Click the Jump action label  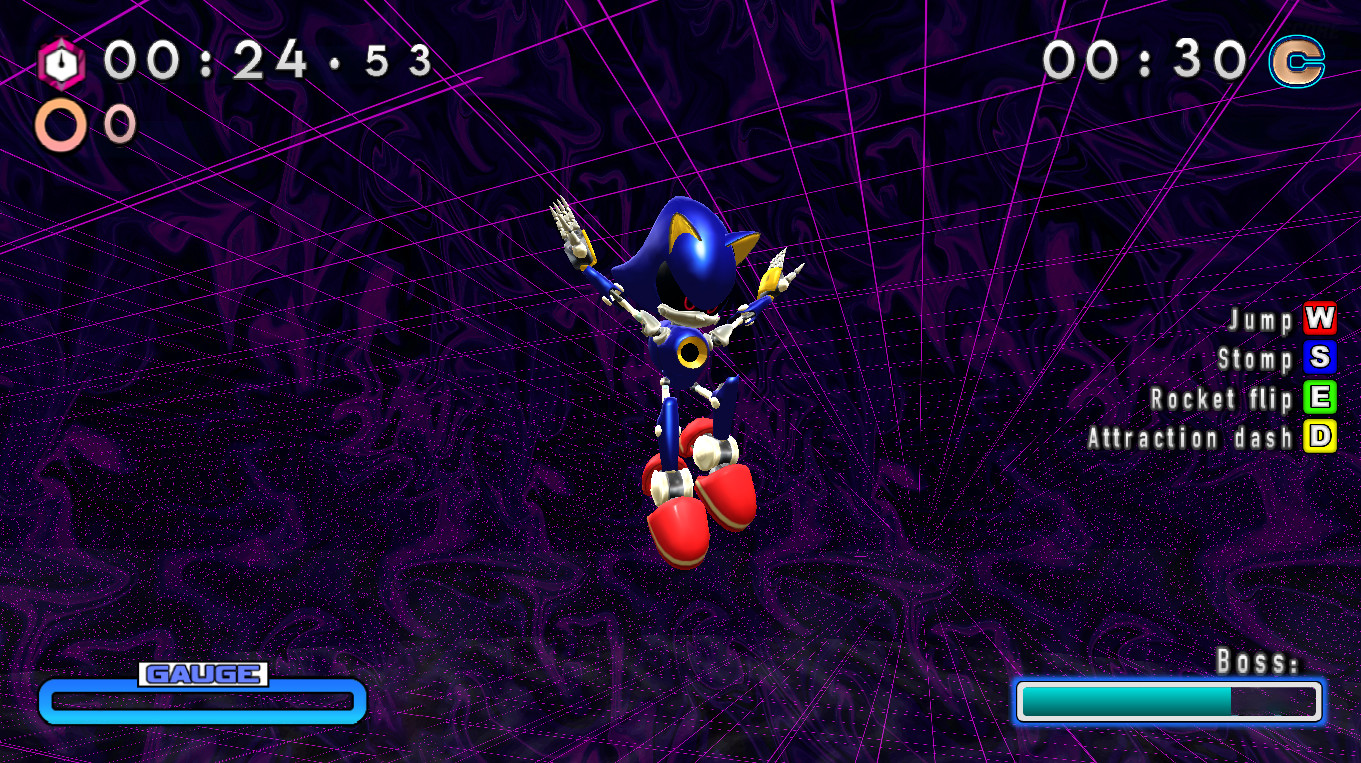click(1258, 321)
